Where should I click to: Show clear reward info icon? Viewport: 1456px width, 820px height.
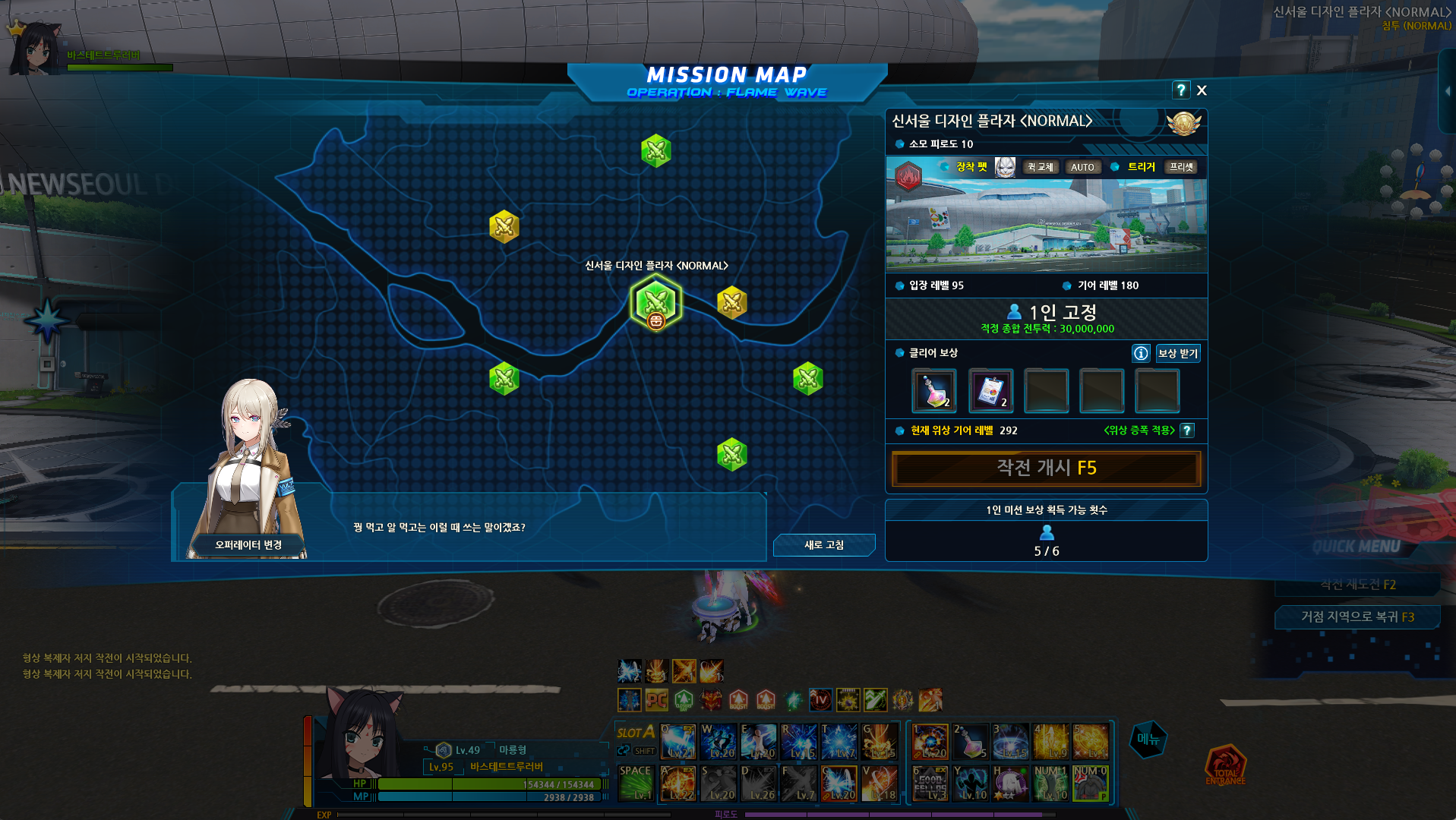[1141, 353]
